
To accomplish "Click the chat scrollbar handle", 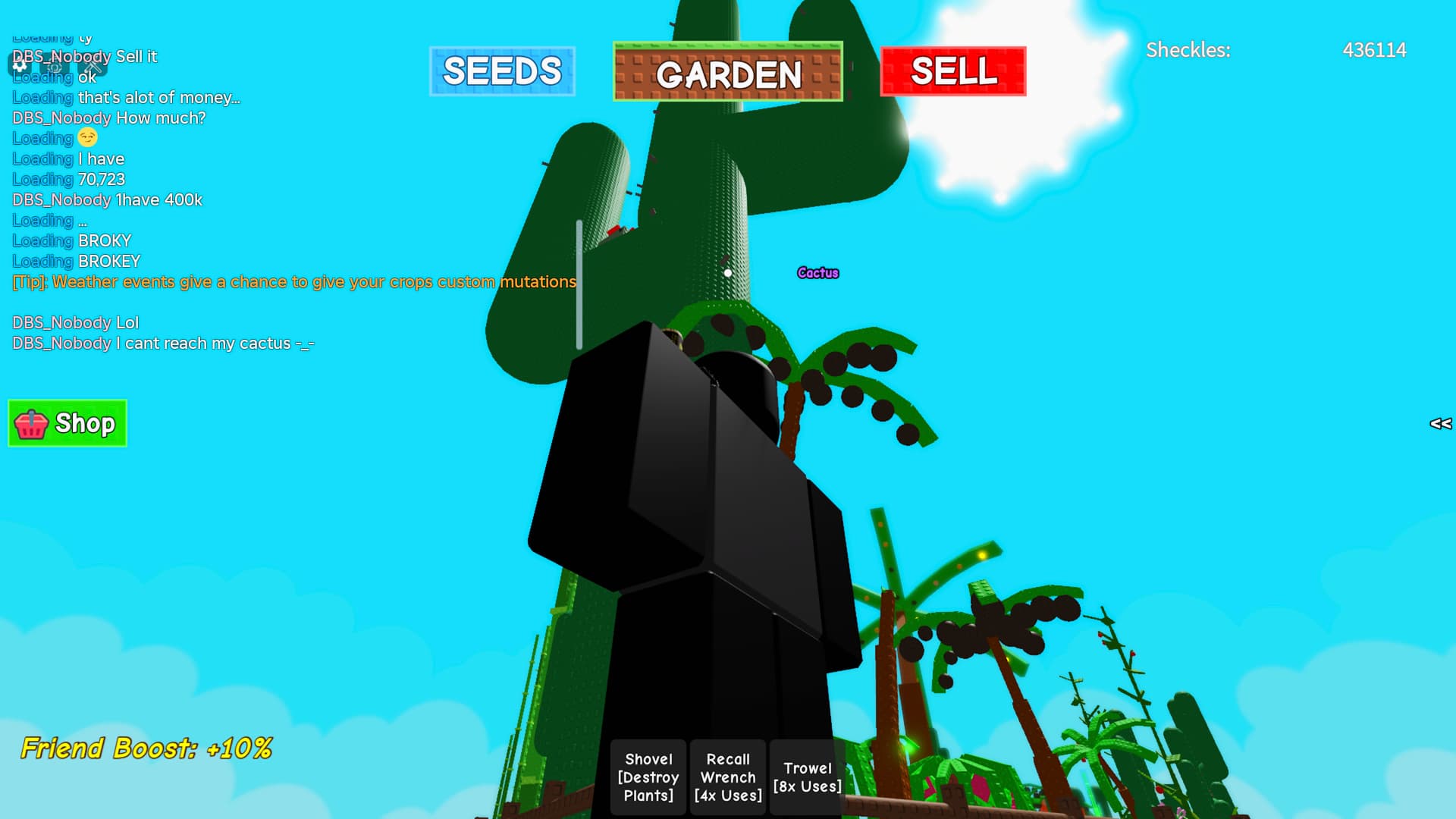I will pyautogui.click(x=579, y=284).
